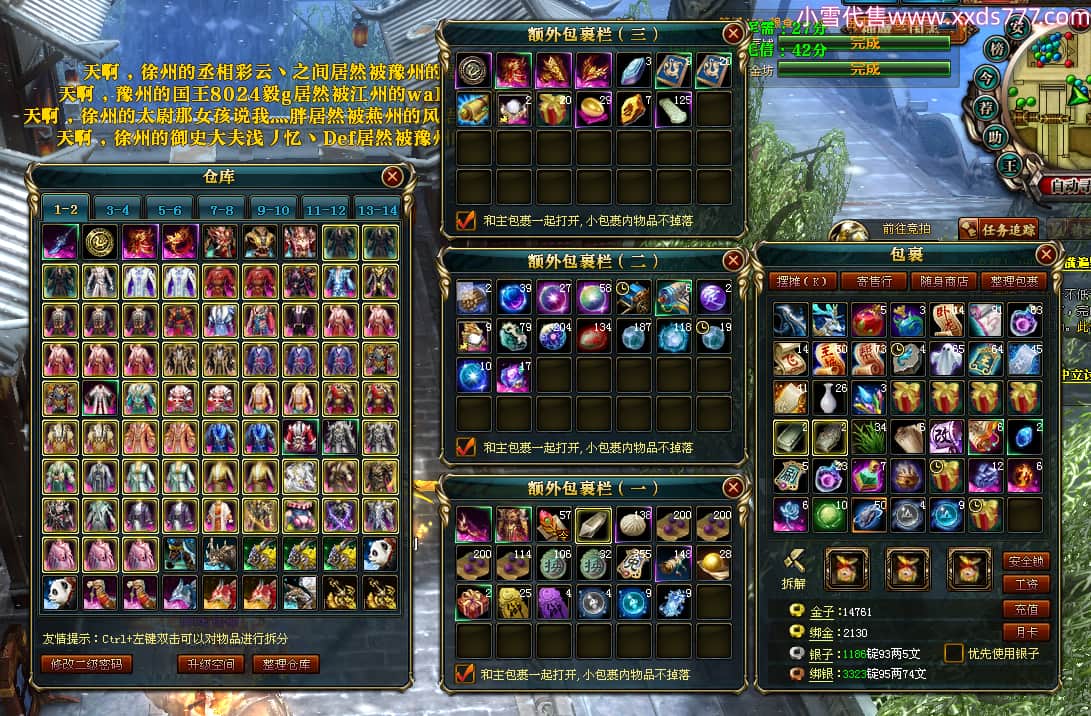Open warehouse page 13-14
The width and height of the screenshot is (1091, 716).
click(x=377, y=210)
